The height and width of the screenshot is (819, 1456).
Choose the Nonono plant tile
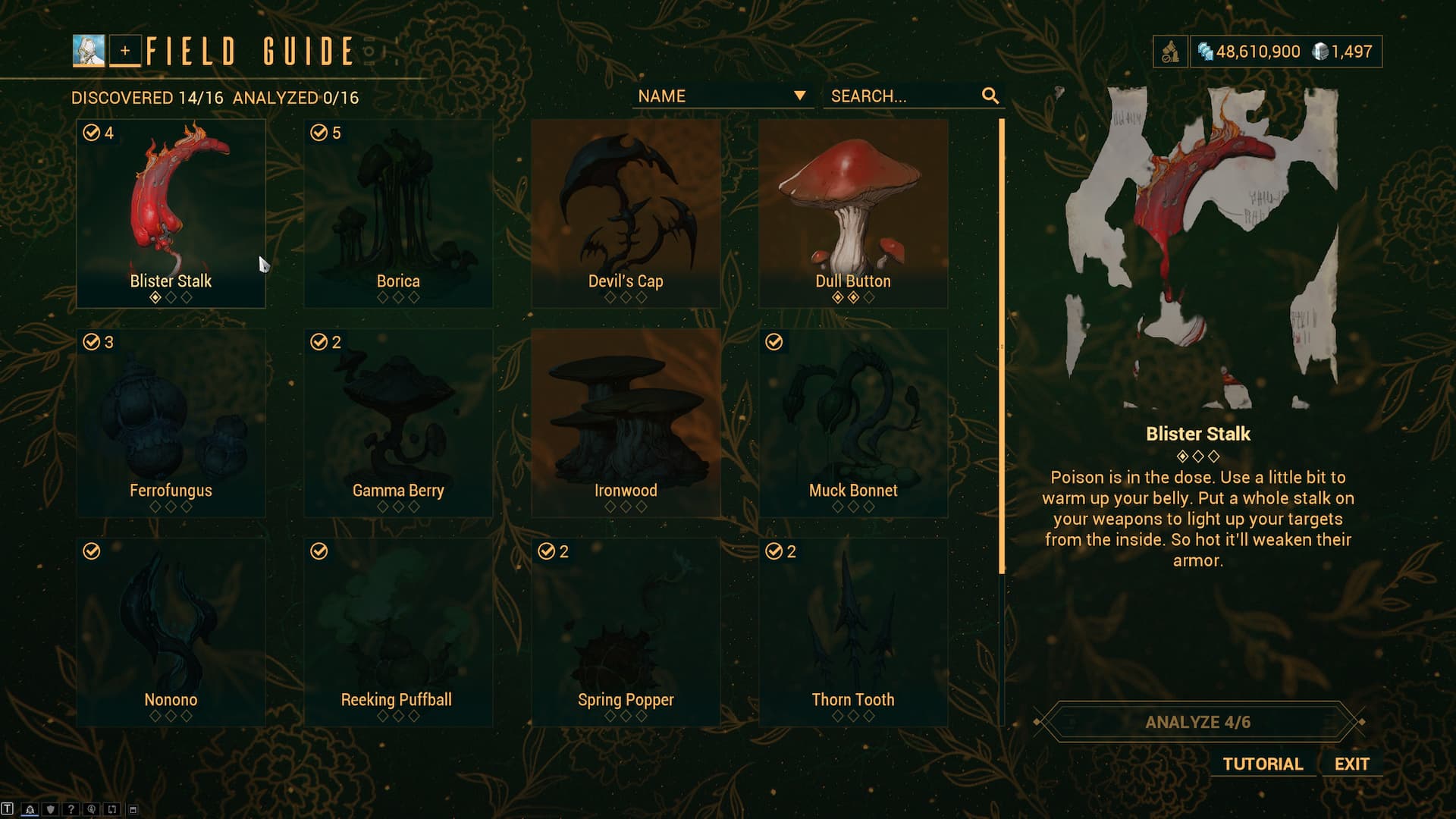[x=171, y=632]
